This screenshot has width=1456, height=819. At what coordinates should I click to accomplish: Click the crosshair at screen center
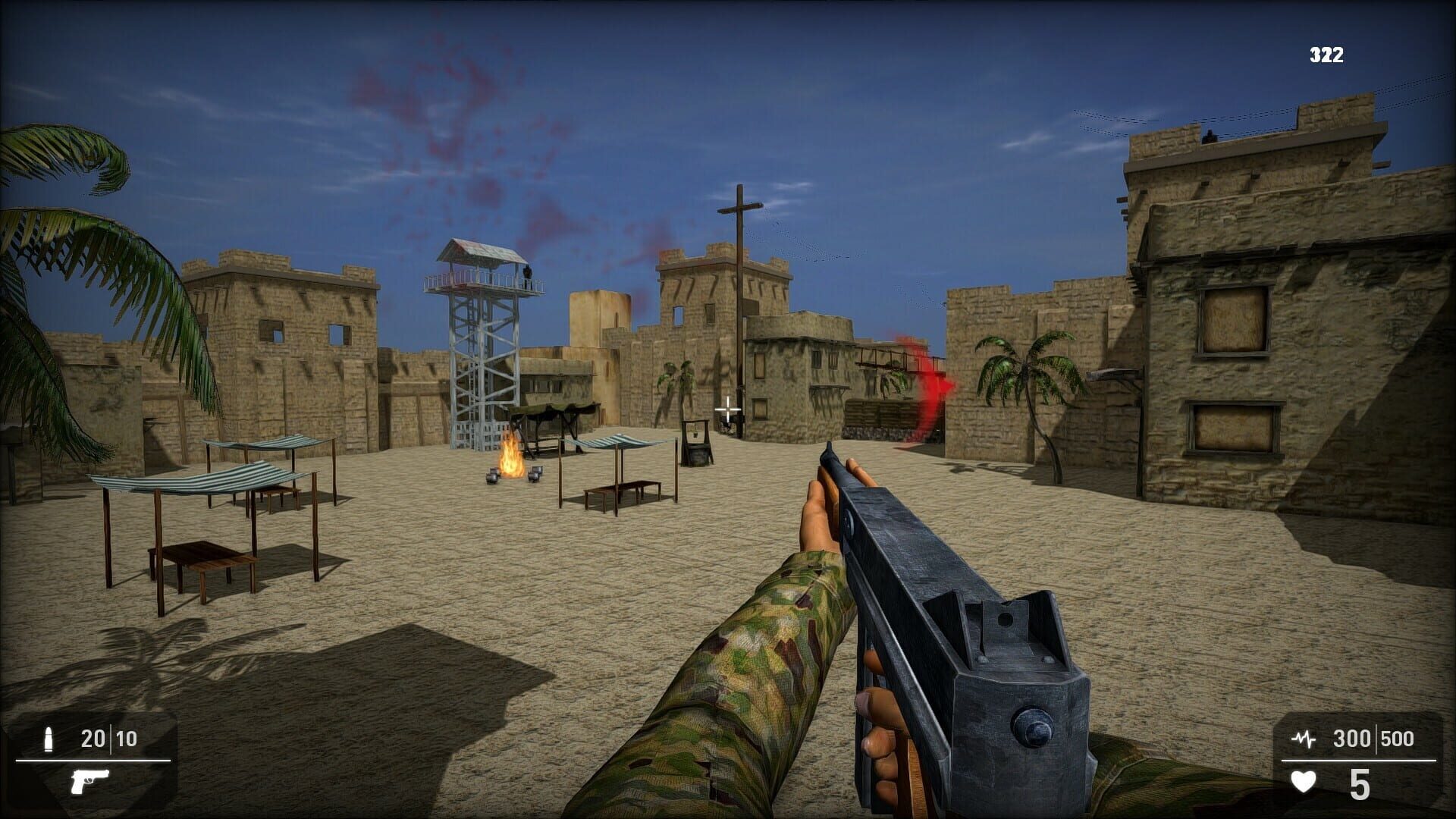click(728, 409)
